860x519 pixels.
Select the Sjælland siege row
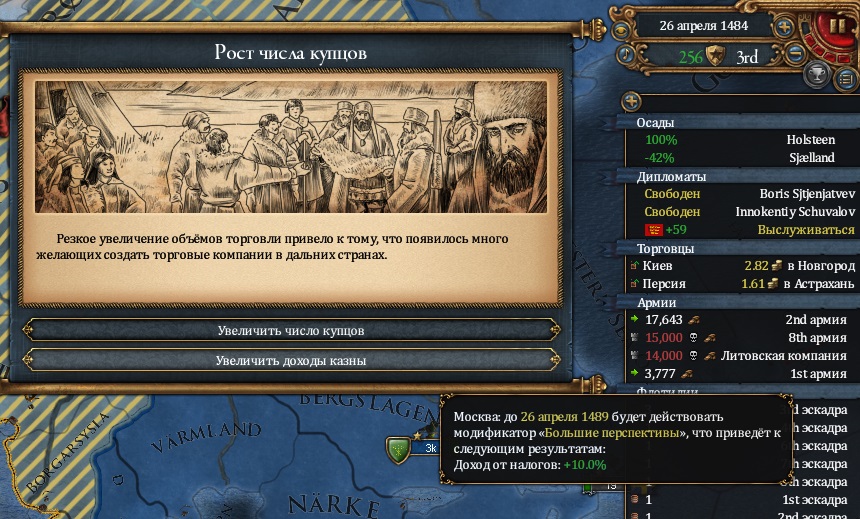(740, 158)
